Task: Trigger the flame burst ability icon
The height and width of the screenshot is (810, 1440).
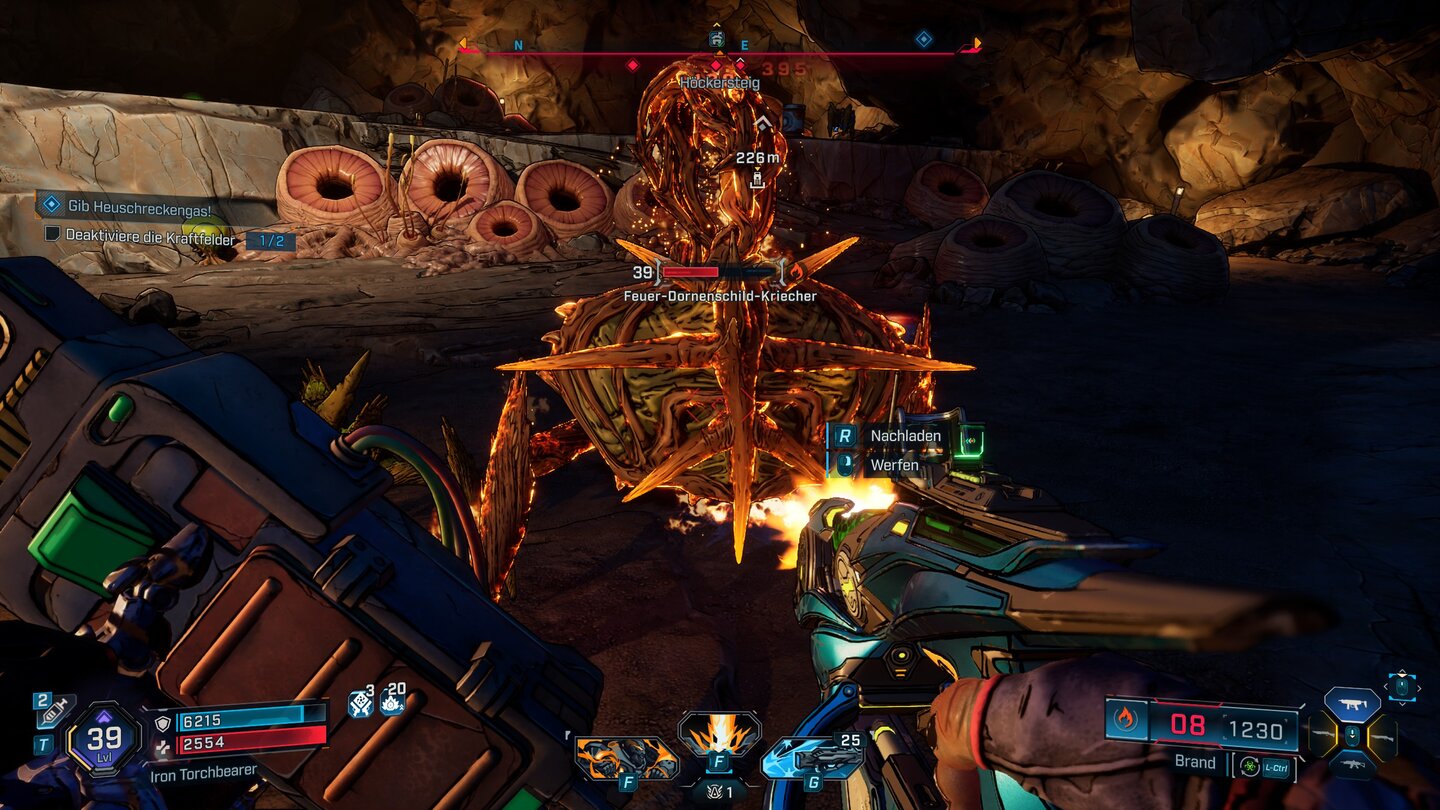Action: tap(719, 735)
